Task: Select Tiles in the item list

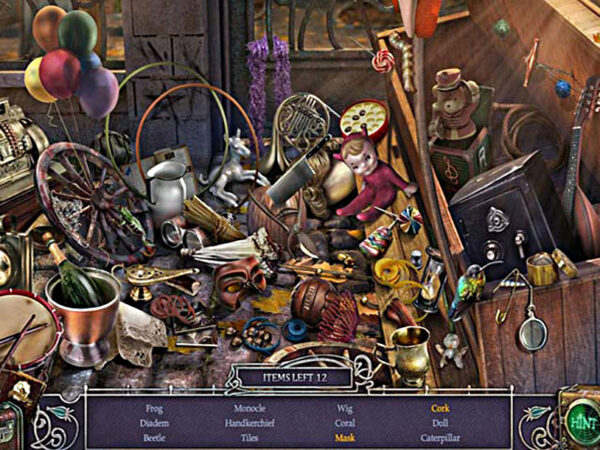Action: coord(248,438)
